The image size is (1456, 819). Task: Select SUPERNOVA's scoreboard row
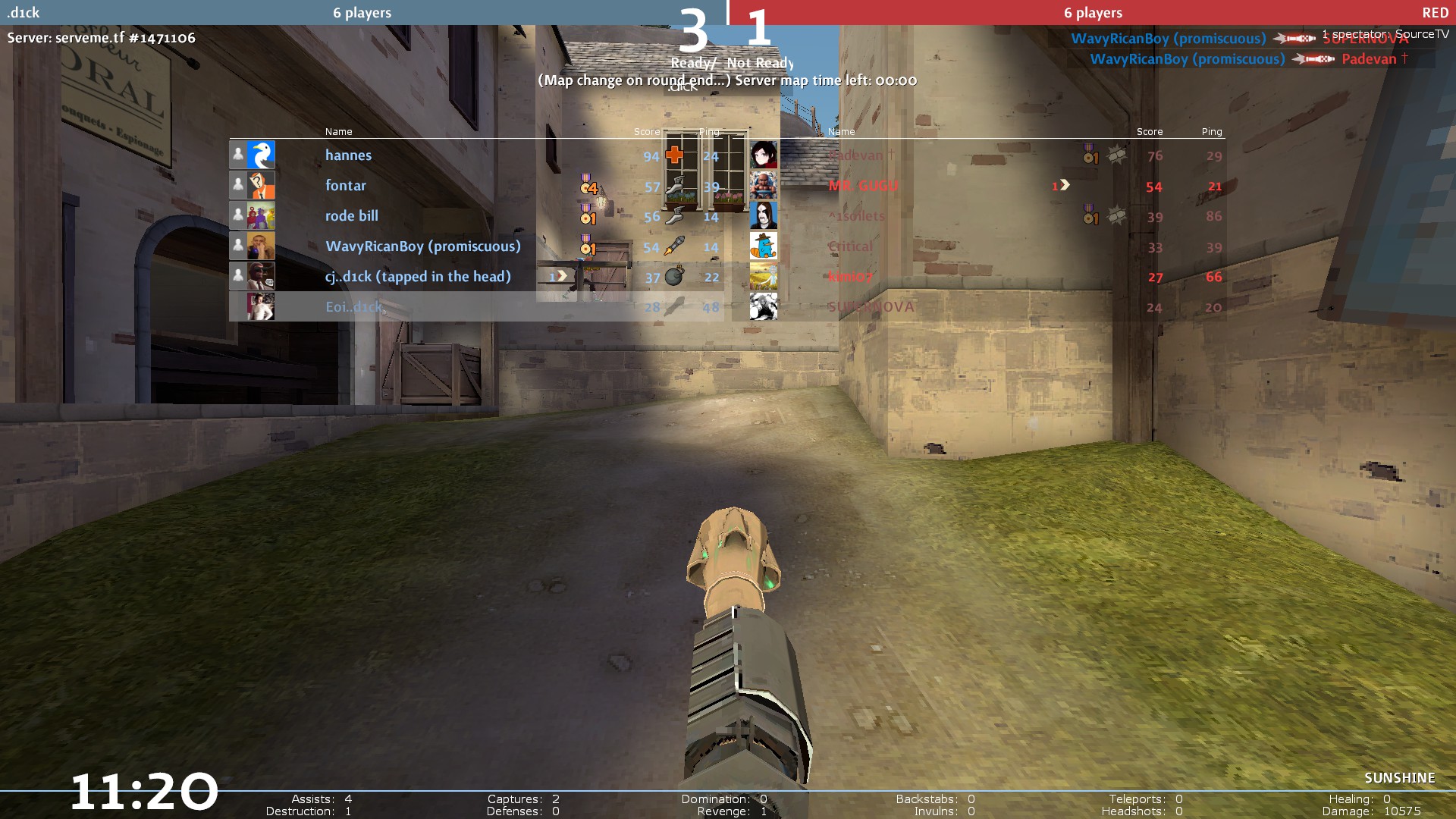click(871, 307)
